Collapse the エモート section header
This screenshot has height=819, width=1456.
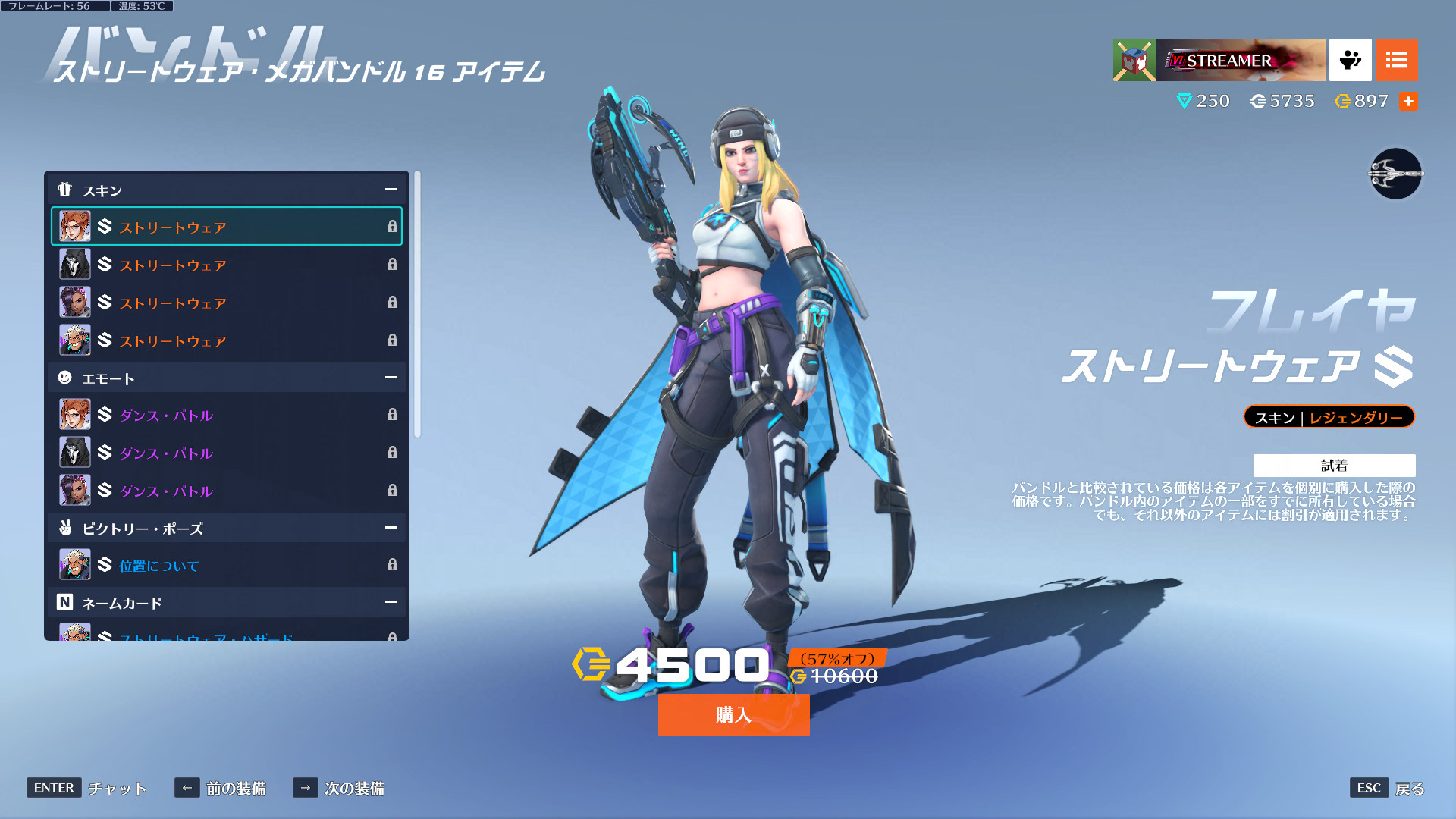(x=391, y=378)
